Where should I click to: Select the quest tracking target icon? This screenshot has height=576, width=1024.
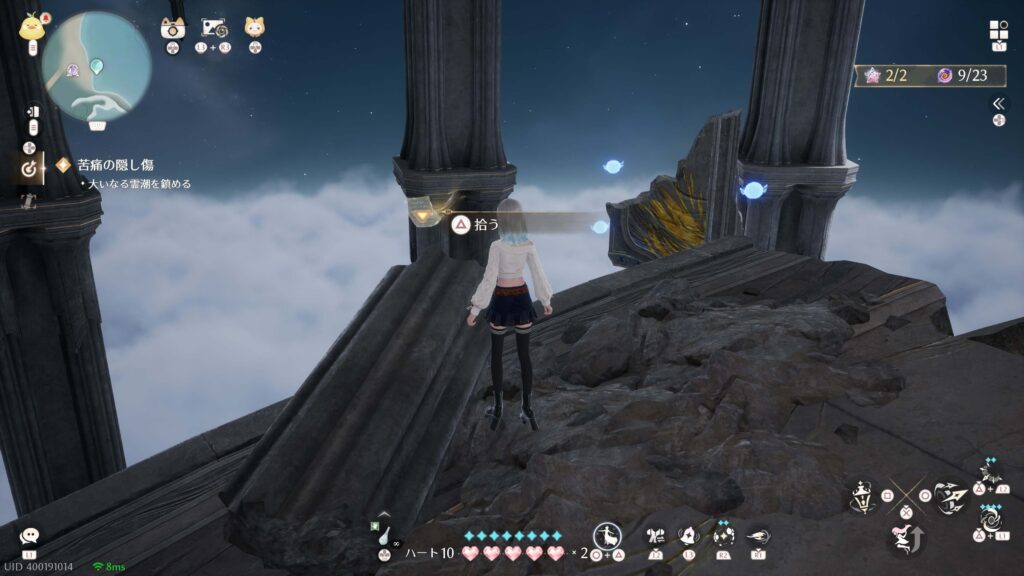(x=29, y=170)
